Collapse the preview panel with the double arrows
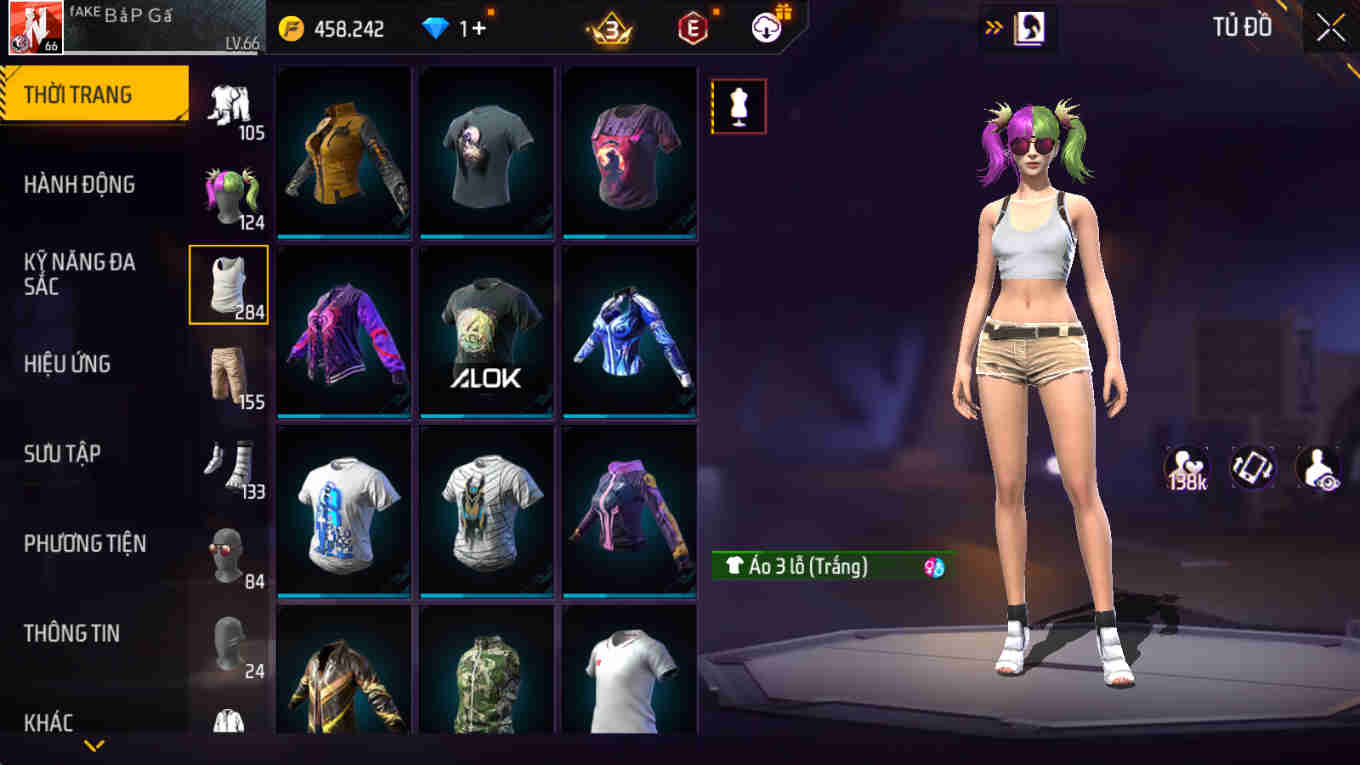The height and width of the screenshot is (765, 1360). [x=991, y=28]
